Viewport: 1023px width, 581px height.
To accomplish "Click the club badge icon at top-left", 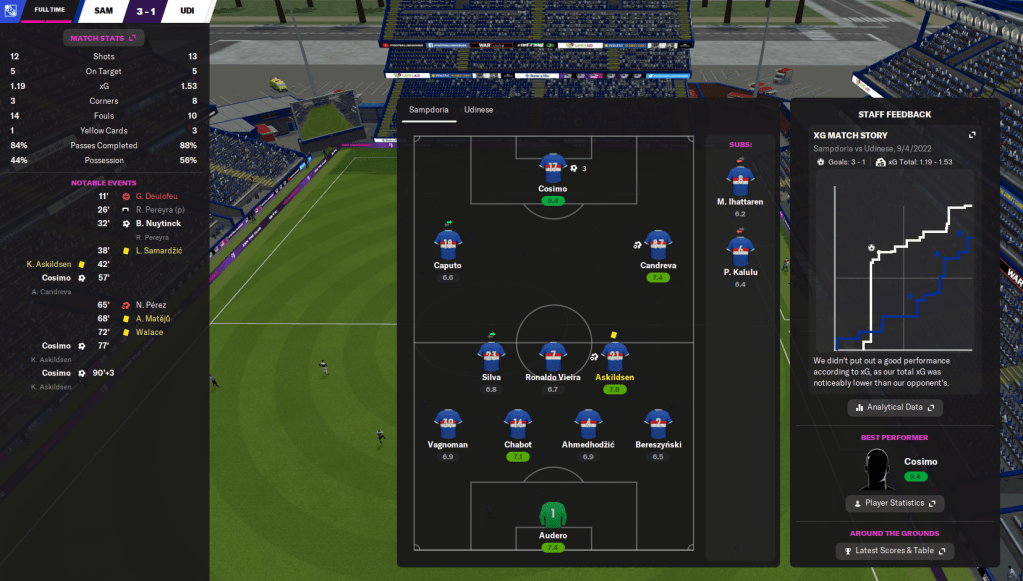I will (12, 12).
